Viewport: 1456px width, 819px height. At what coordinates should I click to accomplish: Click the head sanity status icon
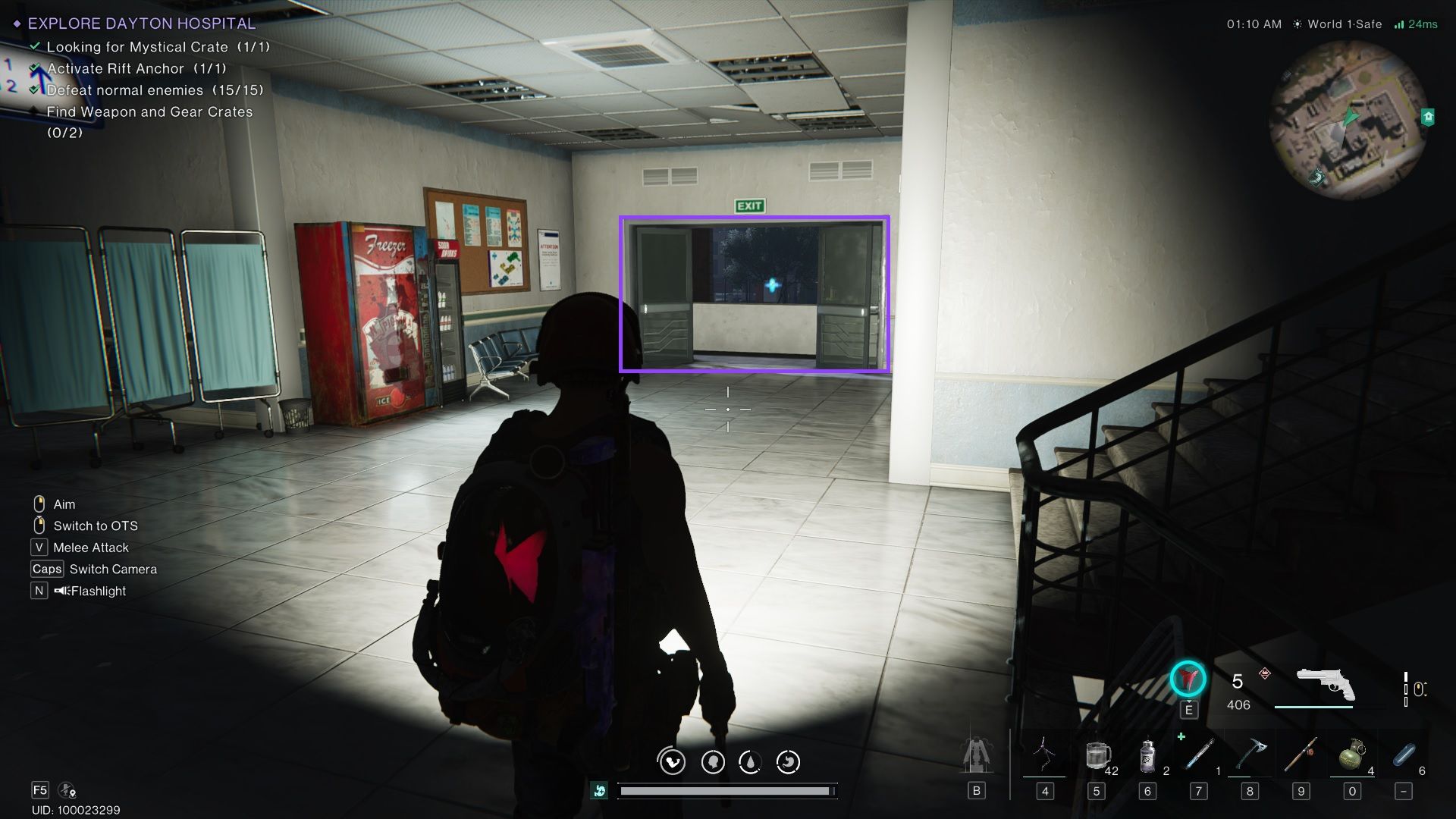click(712, 761)
